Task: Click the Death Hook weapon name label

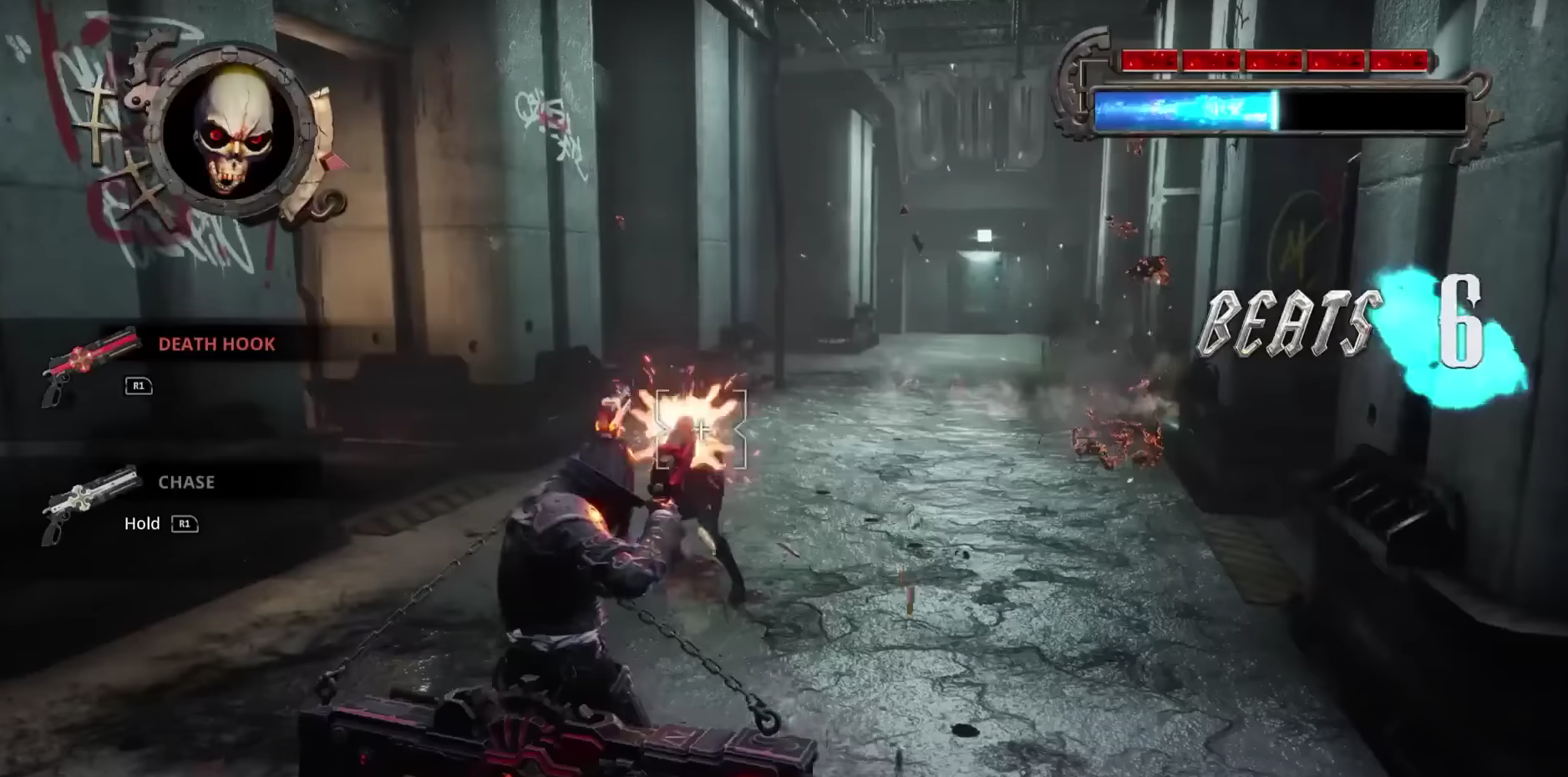Action: [216, 343]
